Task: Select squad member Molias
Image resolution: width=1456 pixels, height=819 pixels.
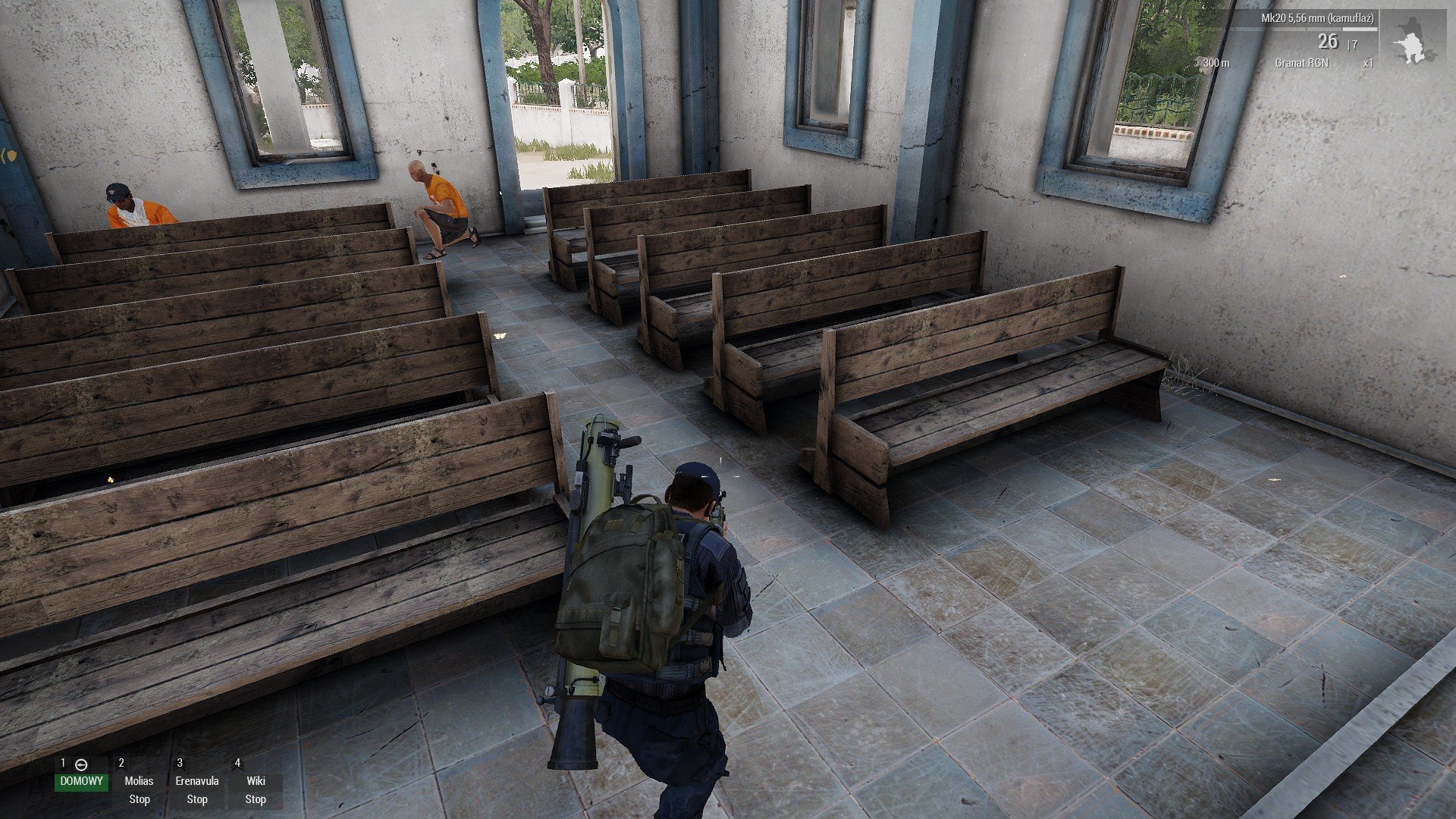Action: click(x=139, y=781)
